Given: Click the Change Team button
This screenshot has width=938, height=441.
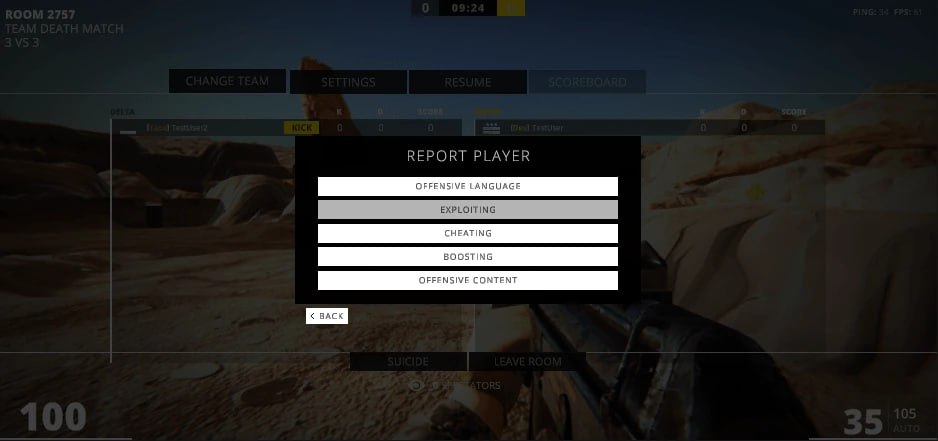Looking at the screenshot, I should tap(227, 82).
